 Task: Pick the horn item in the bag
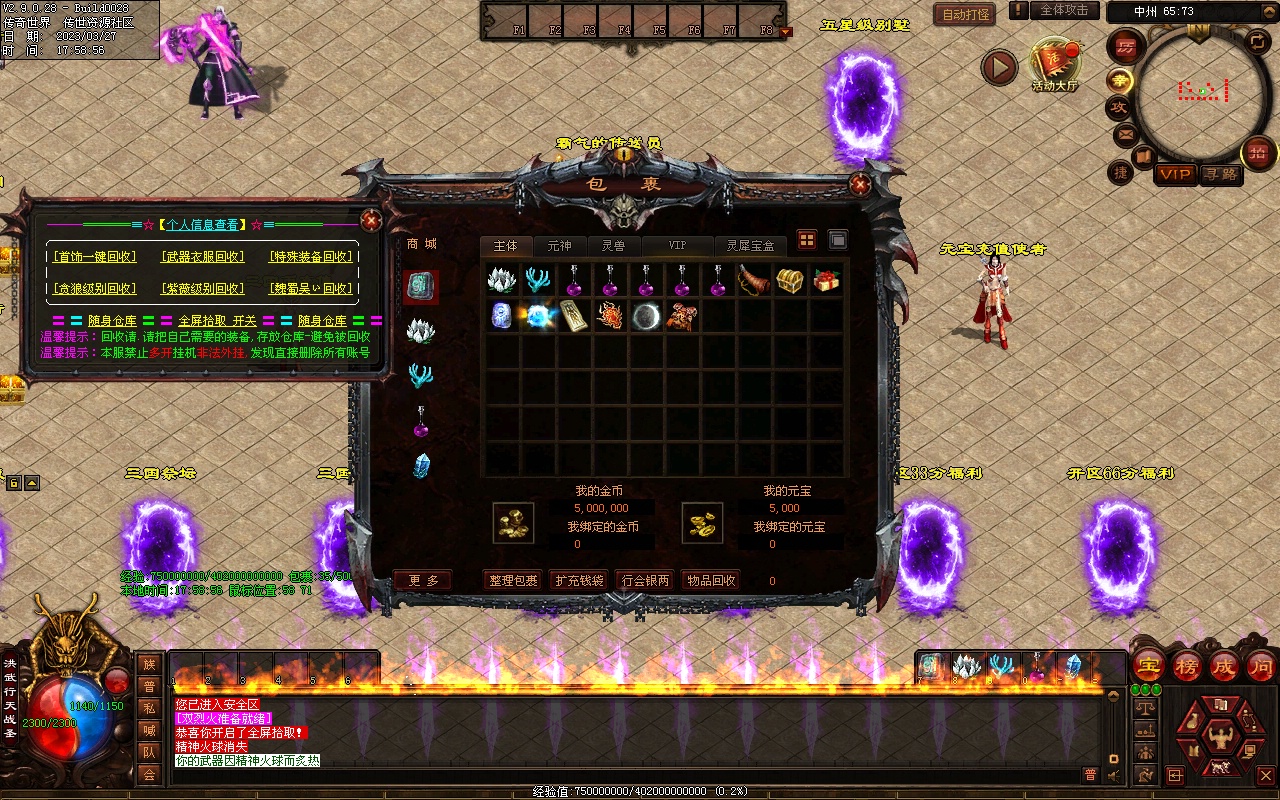click(x=753, y=281)
